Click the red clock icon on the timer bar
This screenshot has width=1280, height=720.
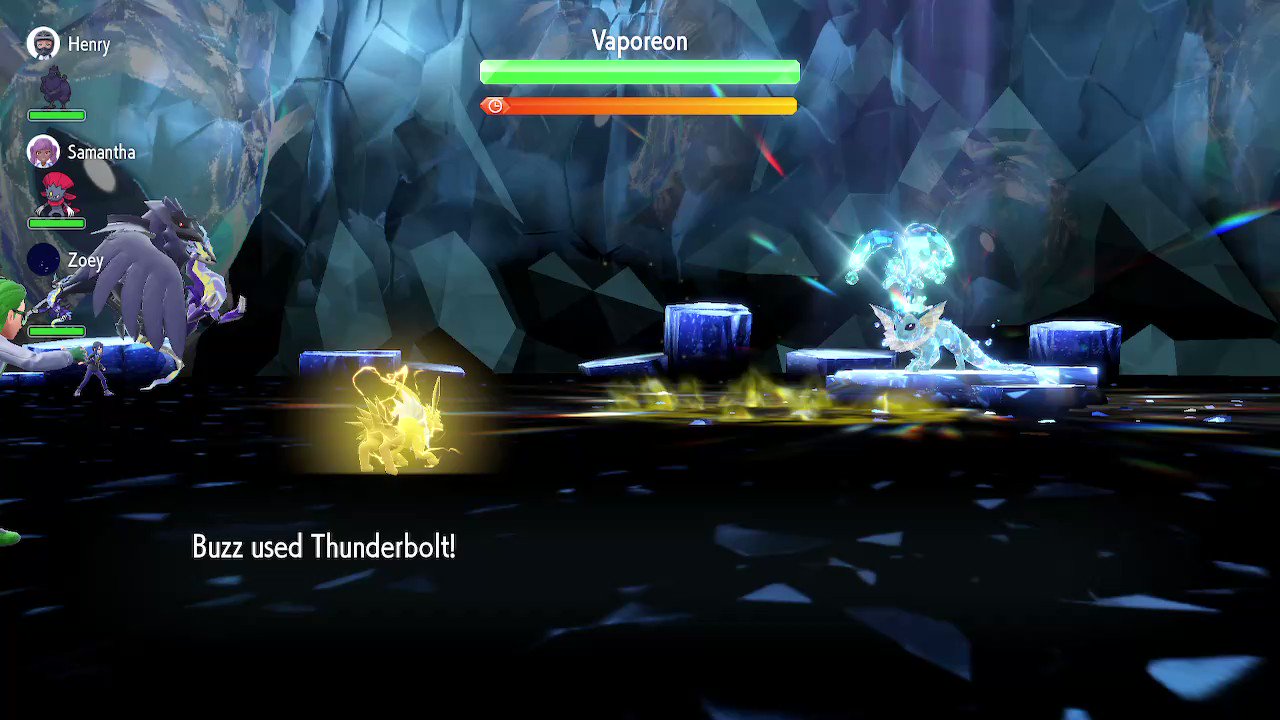point(494,105)
